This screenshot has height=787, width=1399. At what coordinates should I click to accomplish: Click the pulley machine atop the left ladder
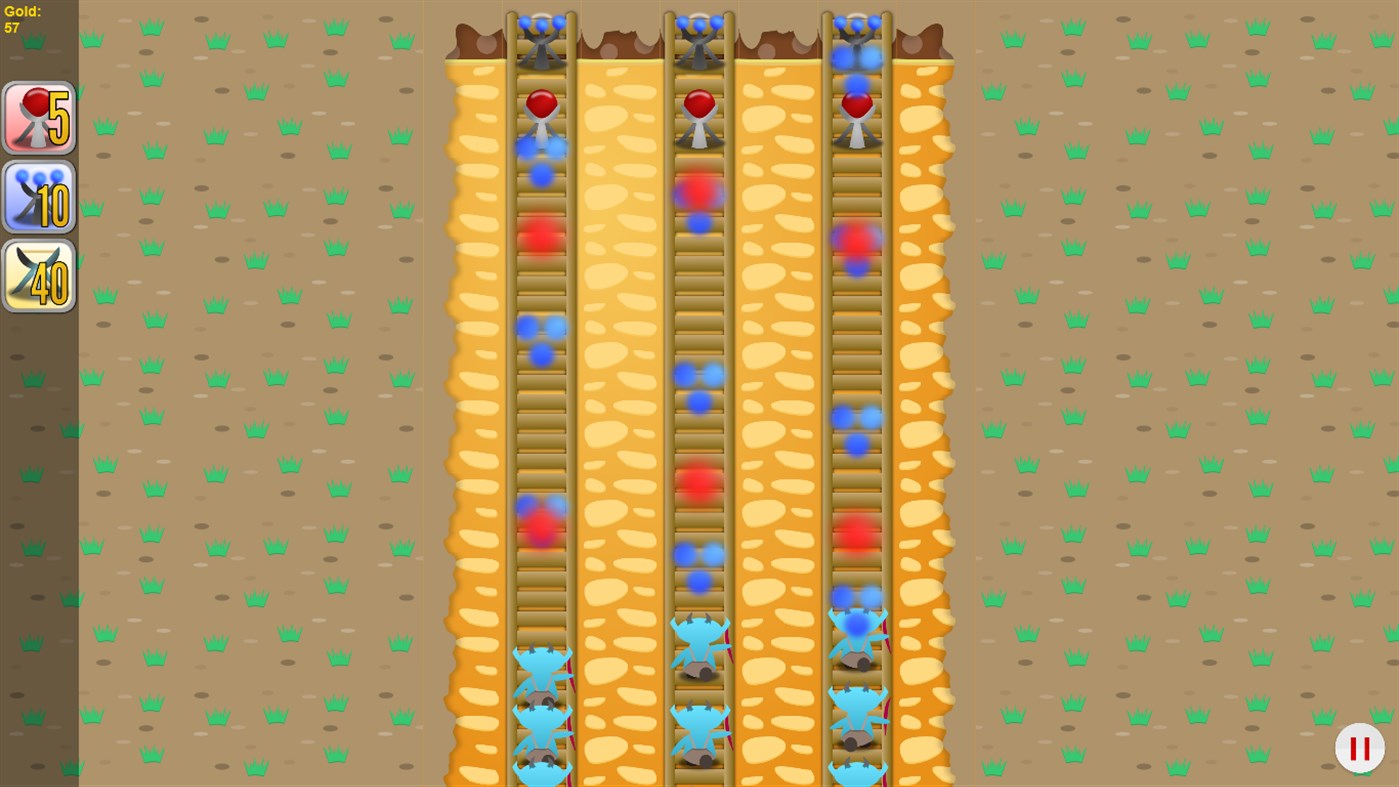pos(540,40)
